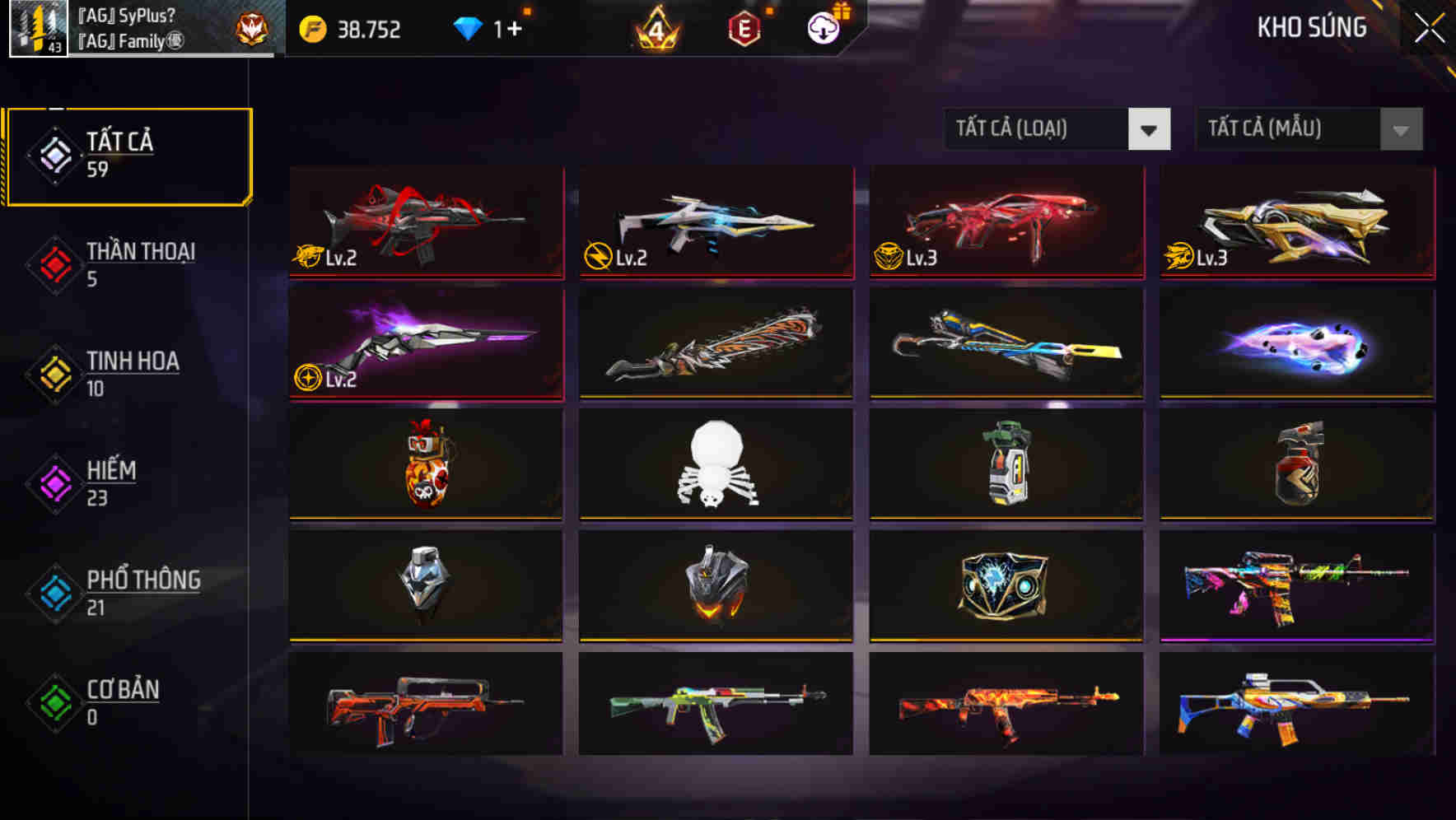The height and width of the screenshot is (820, 1456).
Task: Select the white spider grenade skin
Action: (716, 465)
